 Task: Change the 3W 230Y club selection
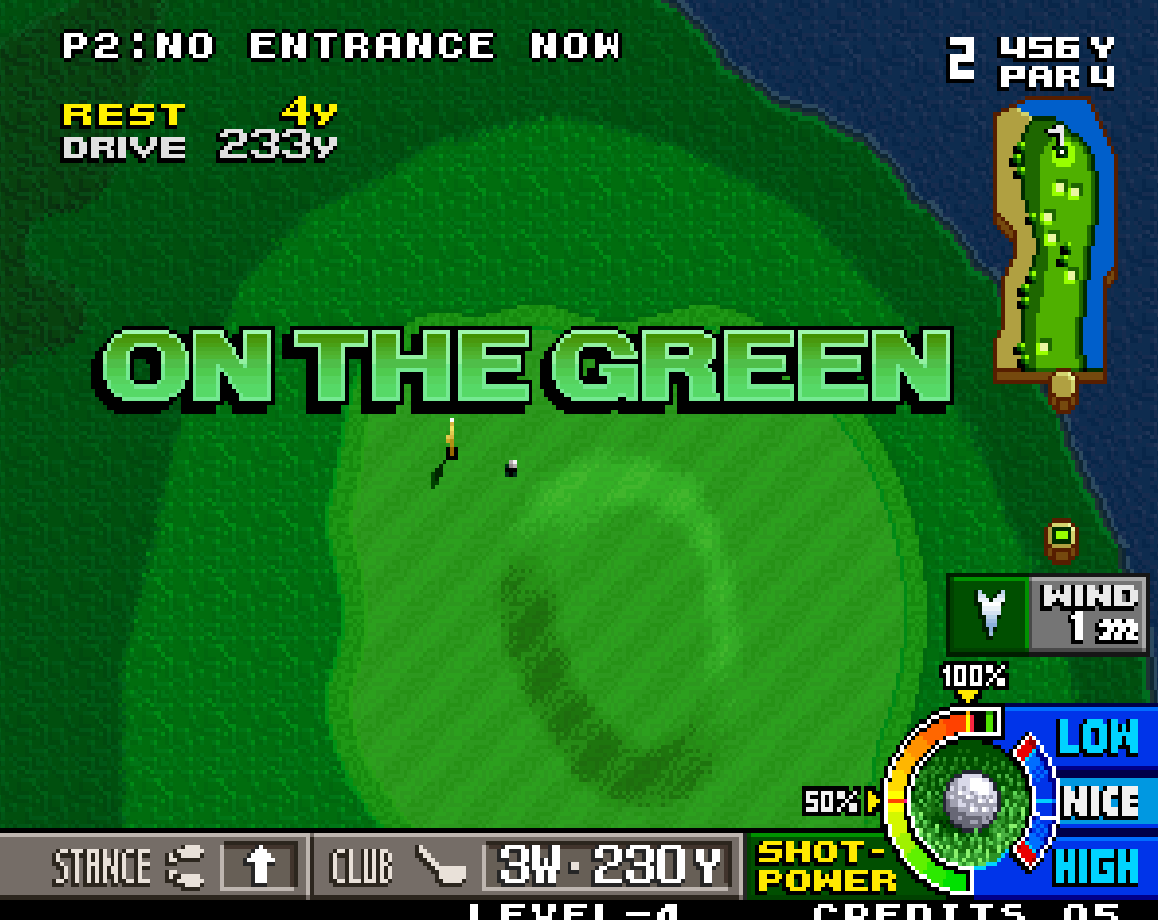[x=611, y=866]
